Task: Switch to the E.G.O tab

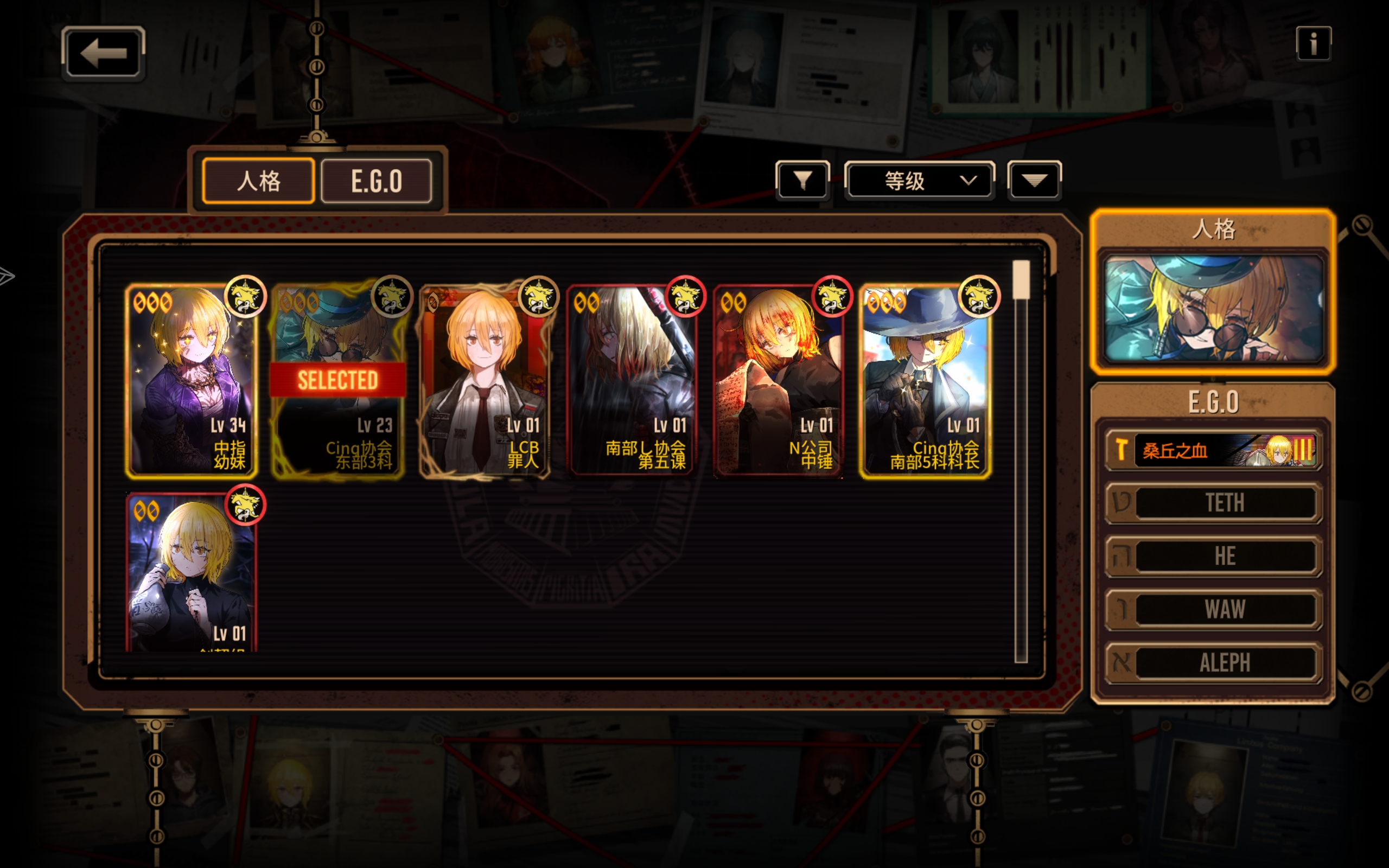Action: [377, 181]
